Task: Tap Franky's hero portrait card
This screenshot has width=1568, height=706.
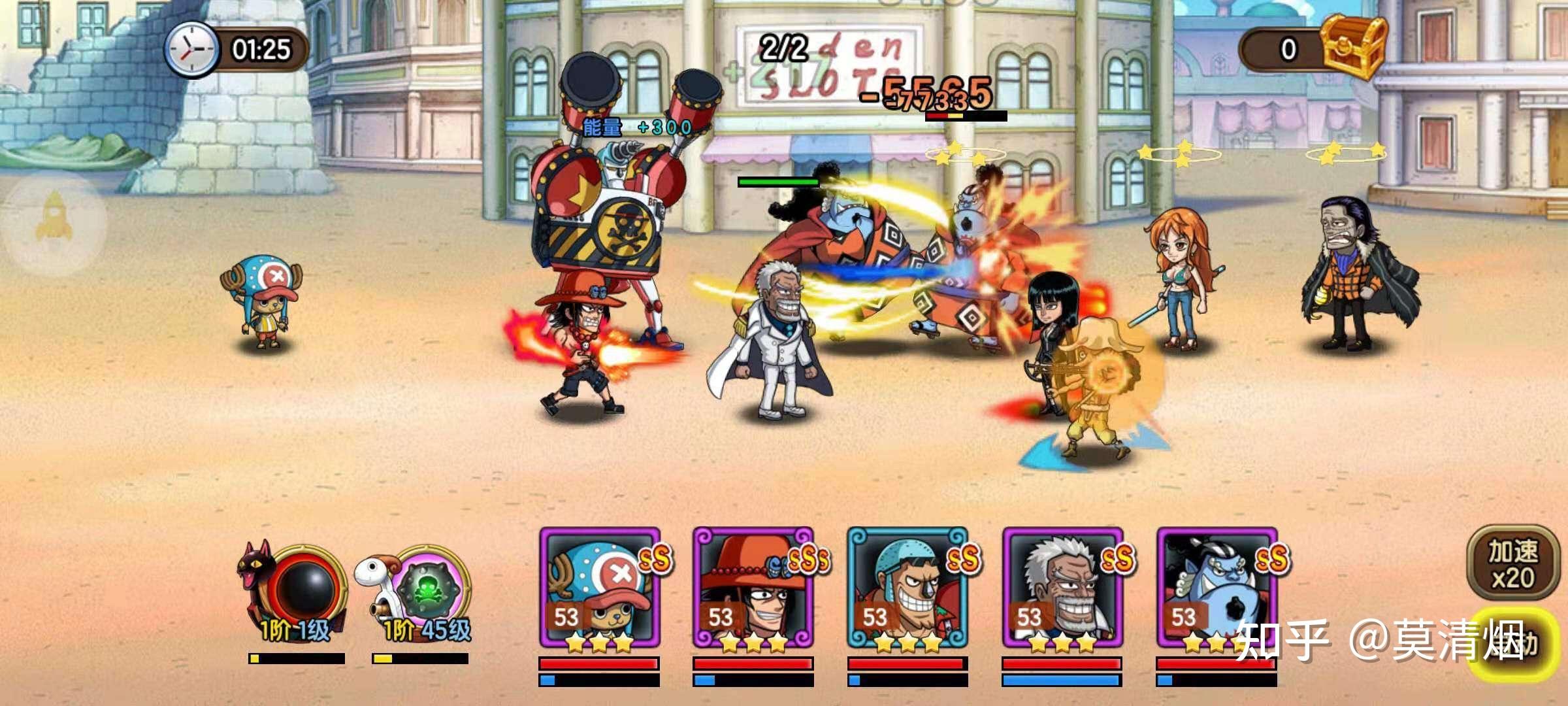Action: click(908, 588)
